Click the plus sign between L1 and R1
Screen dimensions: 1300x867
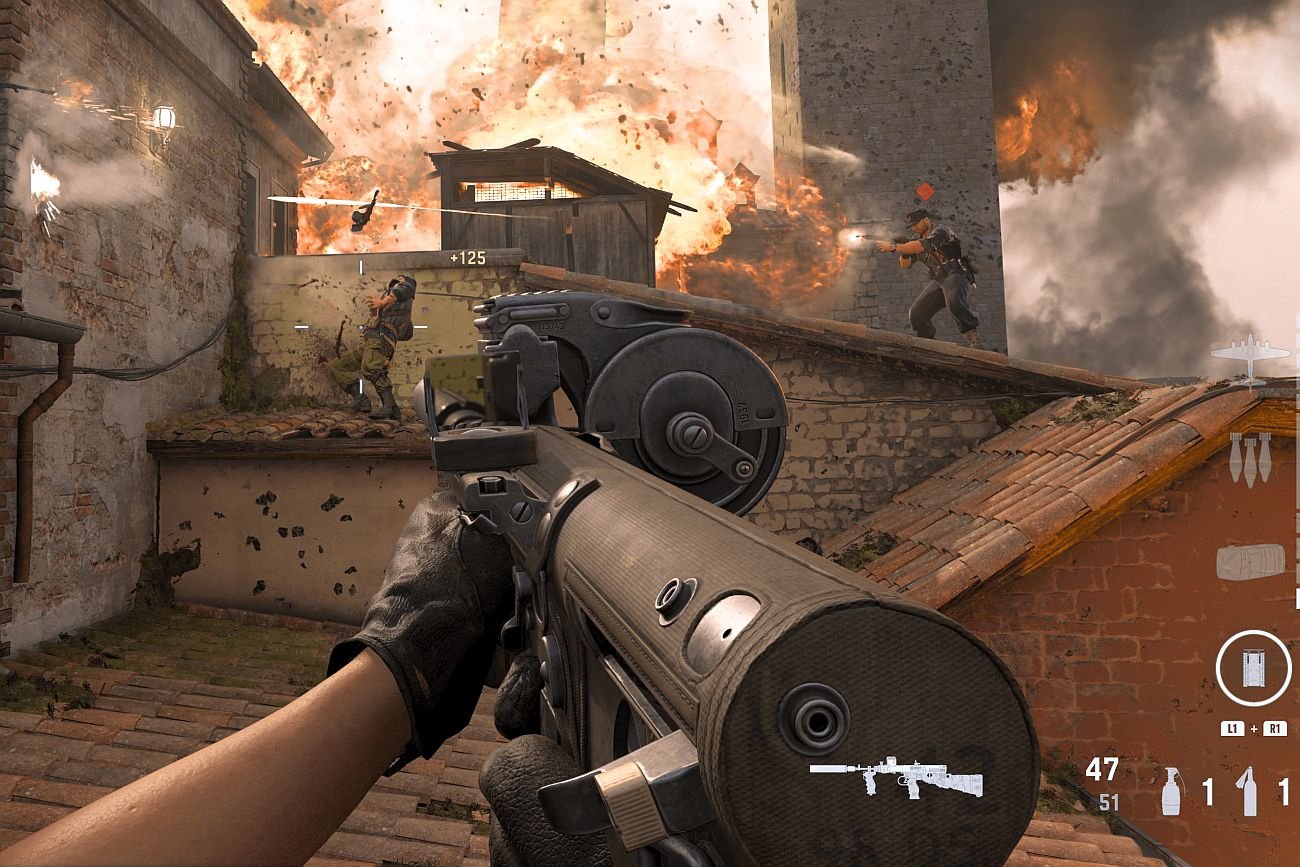coord(1254,728)
